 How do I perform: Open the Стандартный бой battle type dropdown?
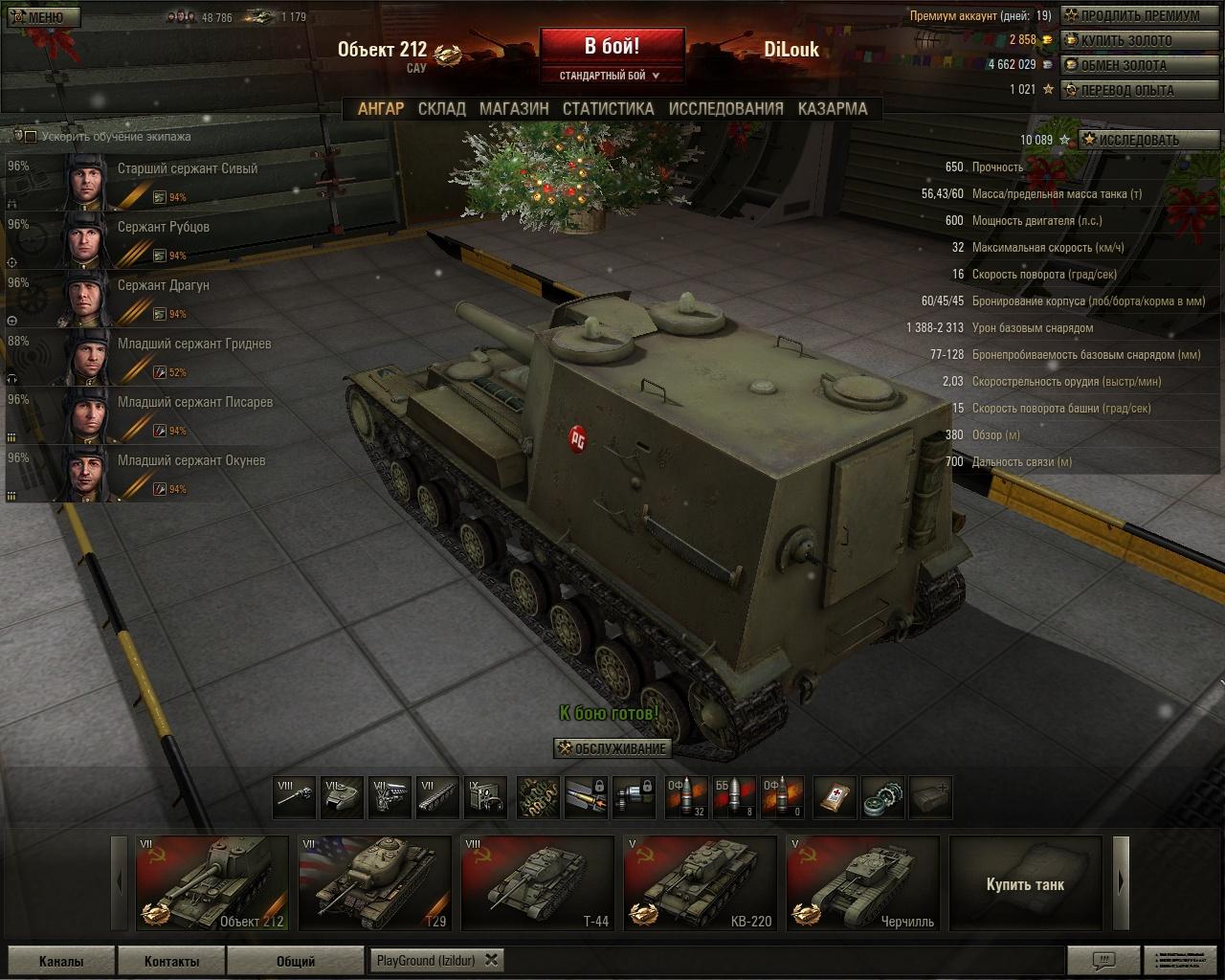coord(612,76)
